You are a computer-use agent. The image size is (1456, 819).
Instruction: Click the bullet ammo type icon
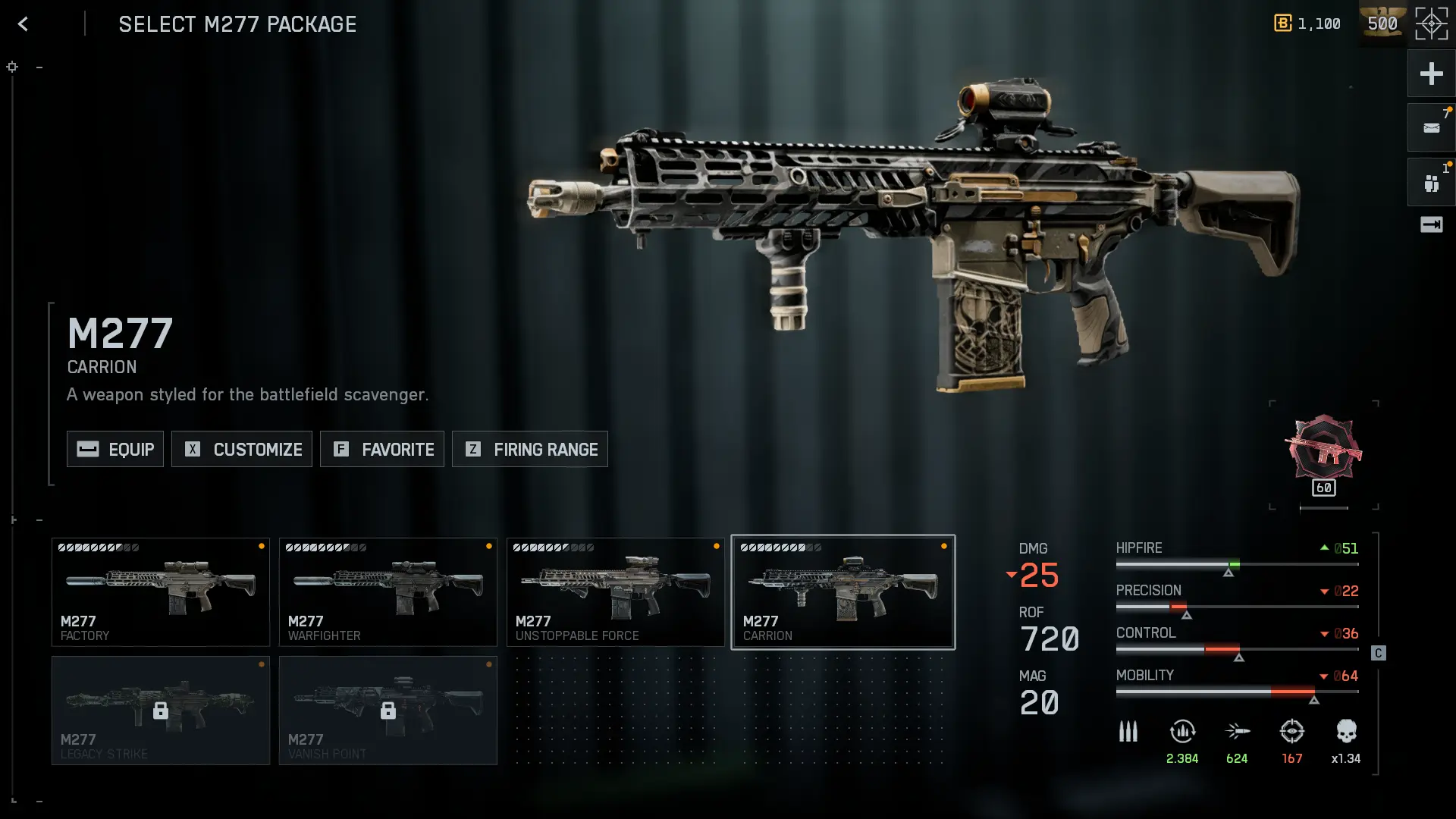point(1128,733)
